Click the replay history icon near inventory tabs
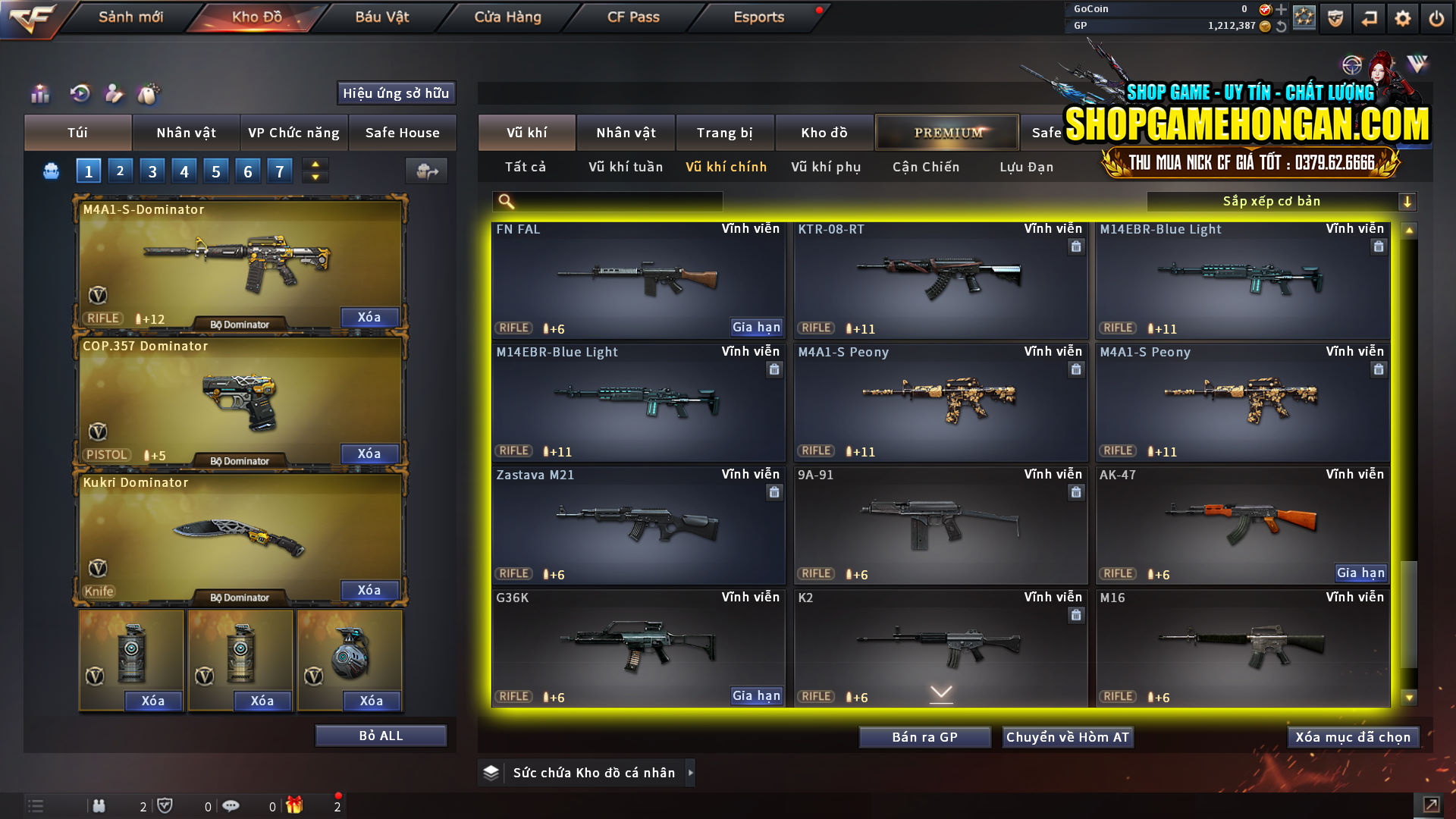The height and width of the screenshot is (819, 1456). (x=79, y=94)
